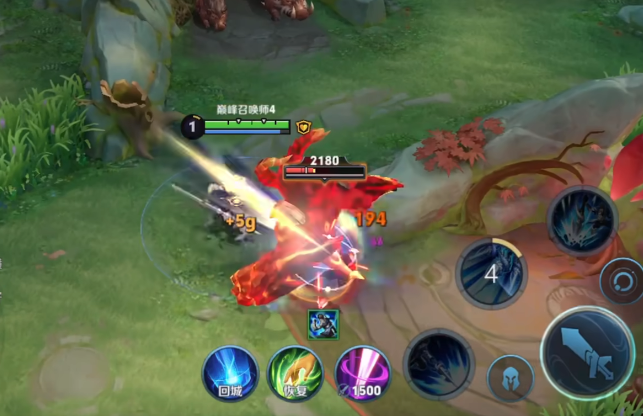Hit the sword basic attack button
This screenshot has width=643, height=416.
point(588,353)
